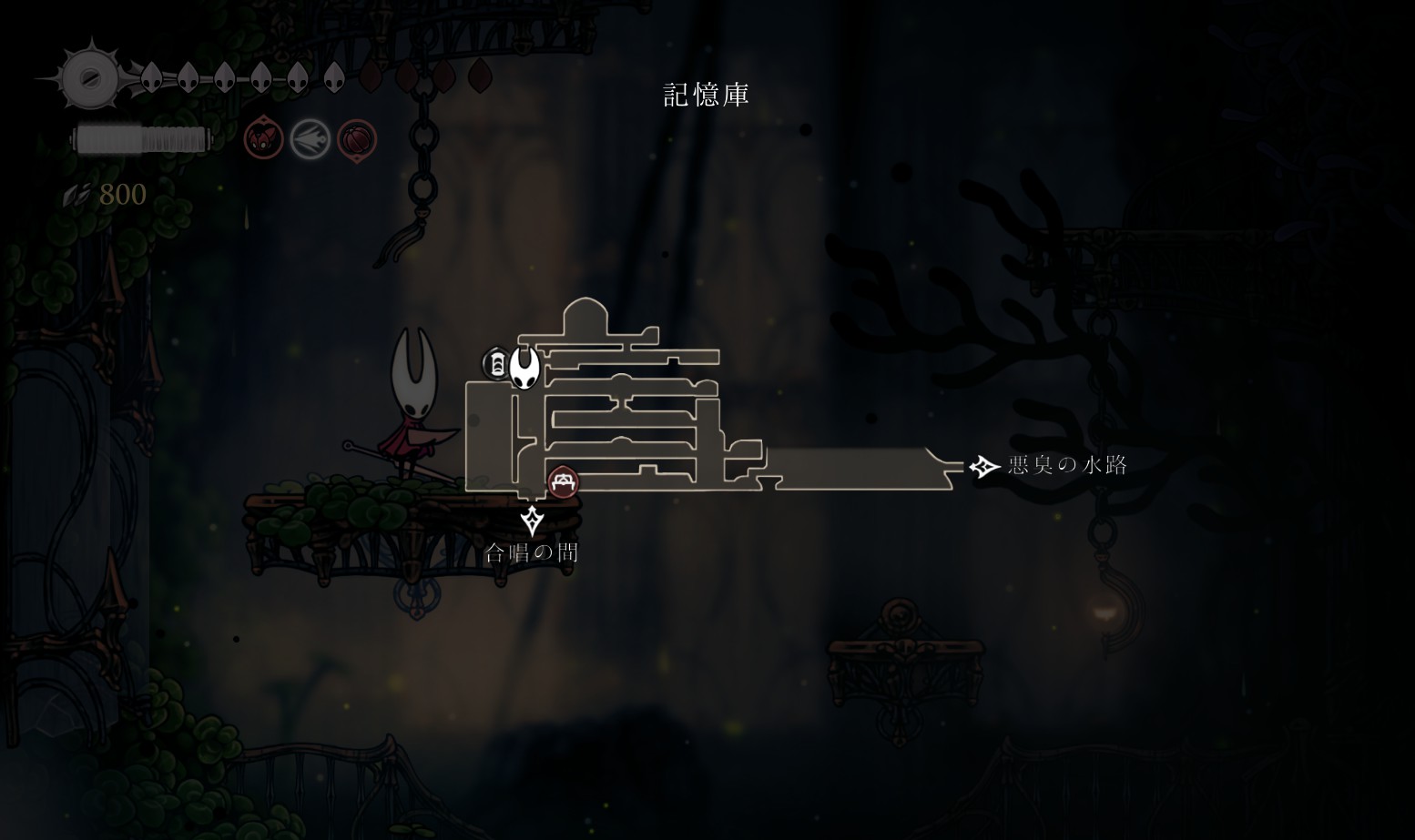Select the grey silk skill icon
This screenshot has width=1415, height=840.
pyautogui.click(x=310, y=140)
